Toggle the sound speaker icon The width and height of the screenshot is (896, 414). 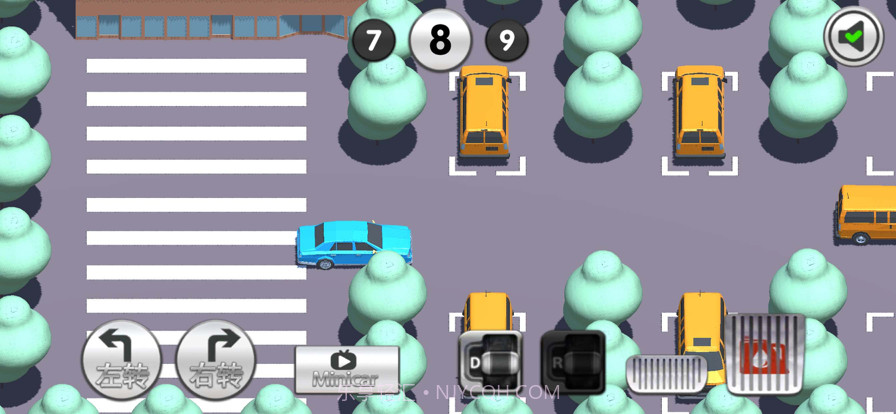point(853,37)
